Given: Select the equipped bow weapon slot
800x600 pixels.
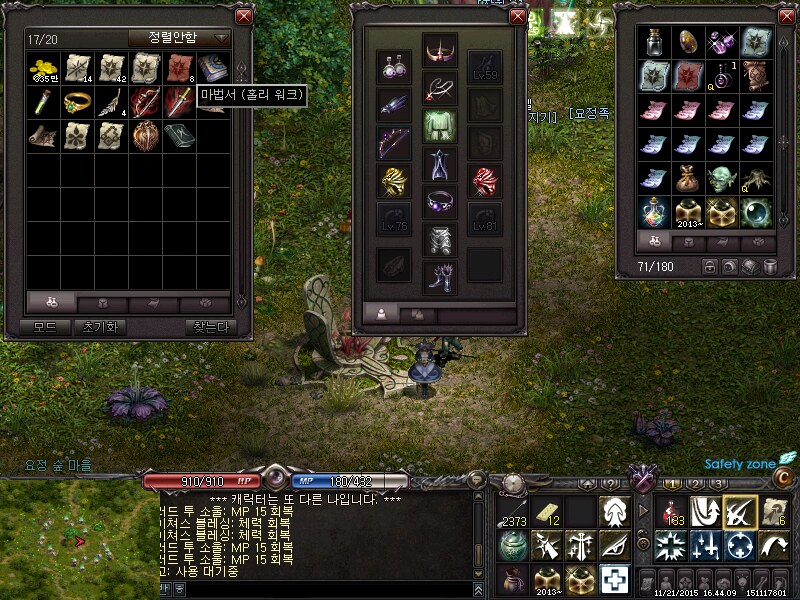Looking at the screenshot, I should point(393,143).
